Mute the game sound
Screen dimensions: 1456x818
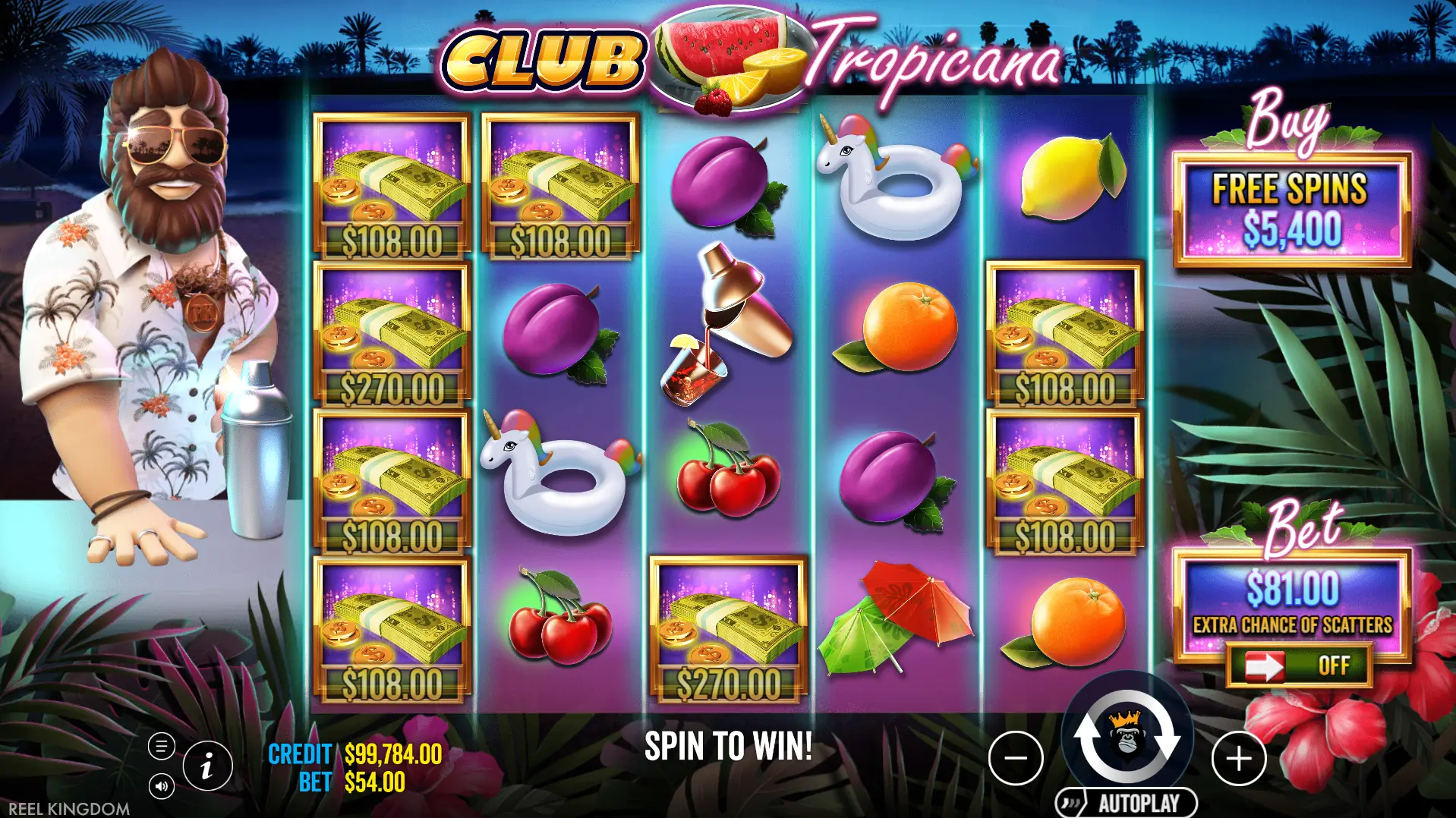tap(161, 785)
